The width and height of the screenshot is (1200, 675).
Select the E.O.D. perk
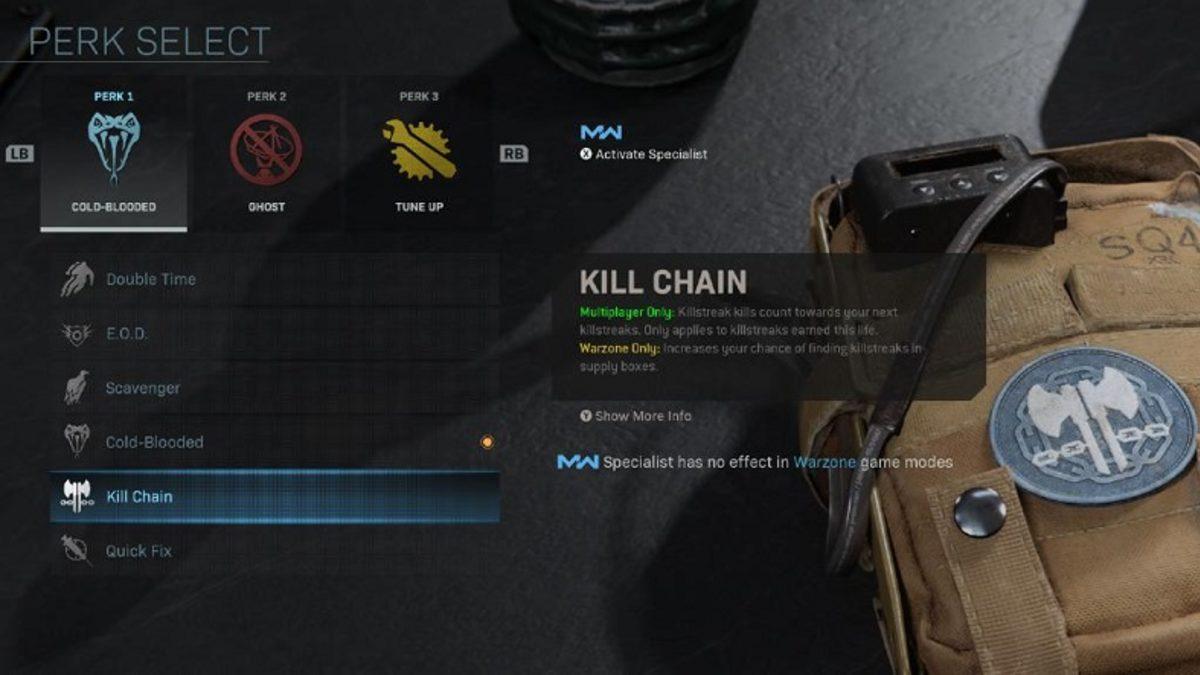pos(273,334)
